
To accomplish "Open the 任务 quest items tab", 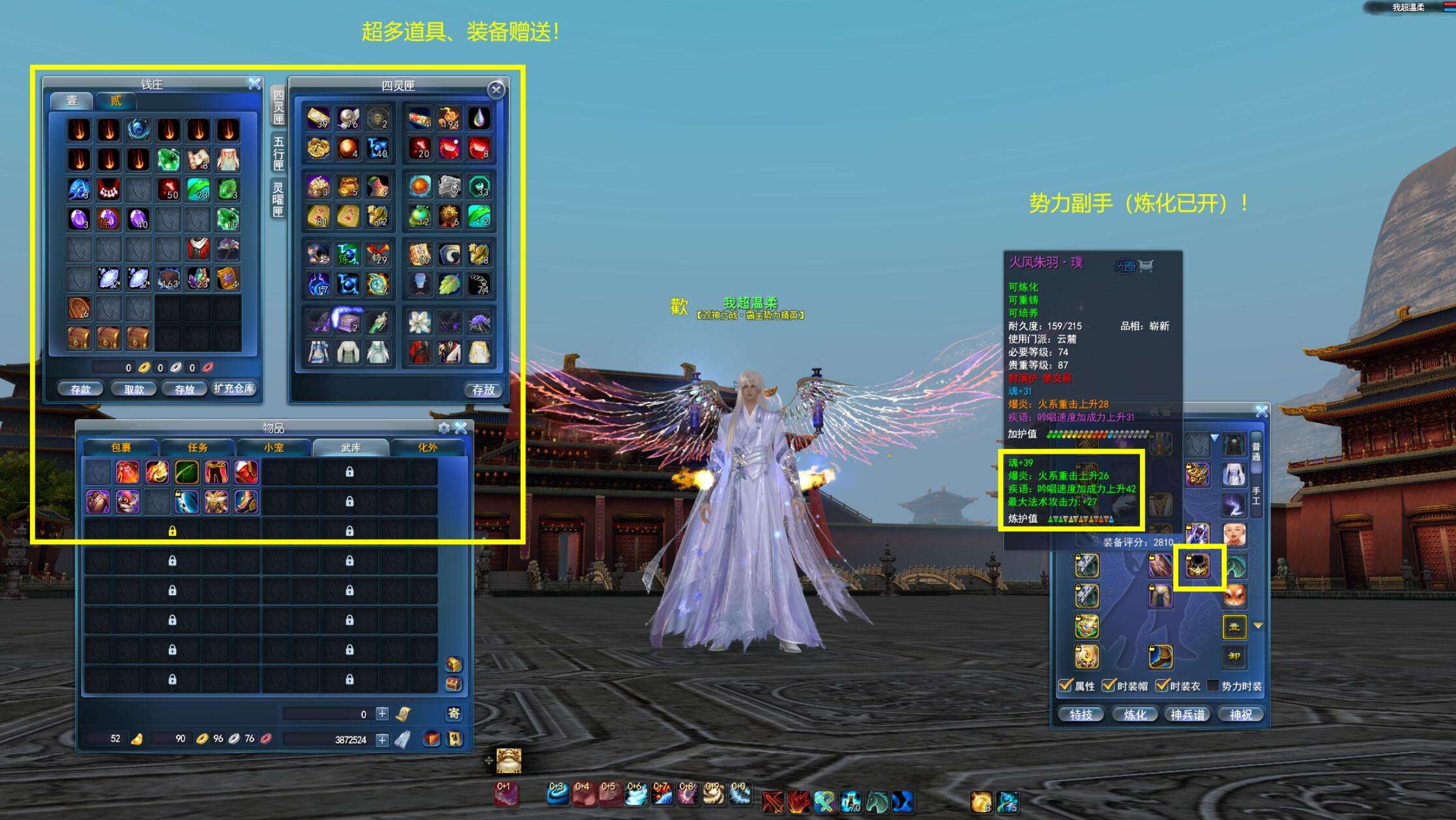I will tap(197, 448).
